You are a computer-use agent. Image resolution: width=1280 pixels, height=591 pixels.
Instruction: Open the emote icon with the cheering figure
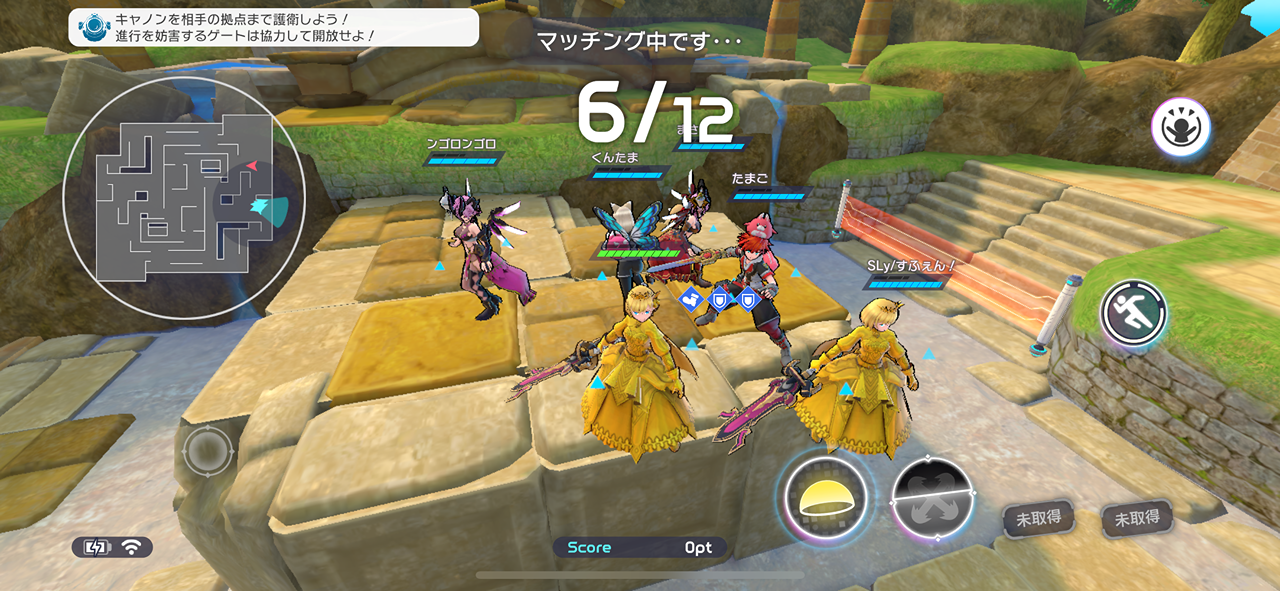click(x=1181, y=127)
